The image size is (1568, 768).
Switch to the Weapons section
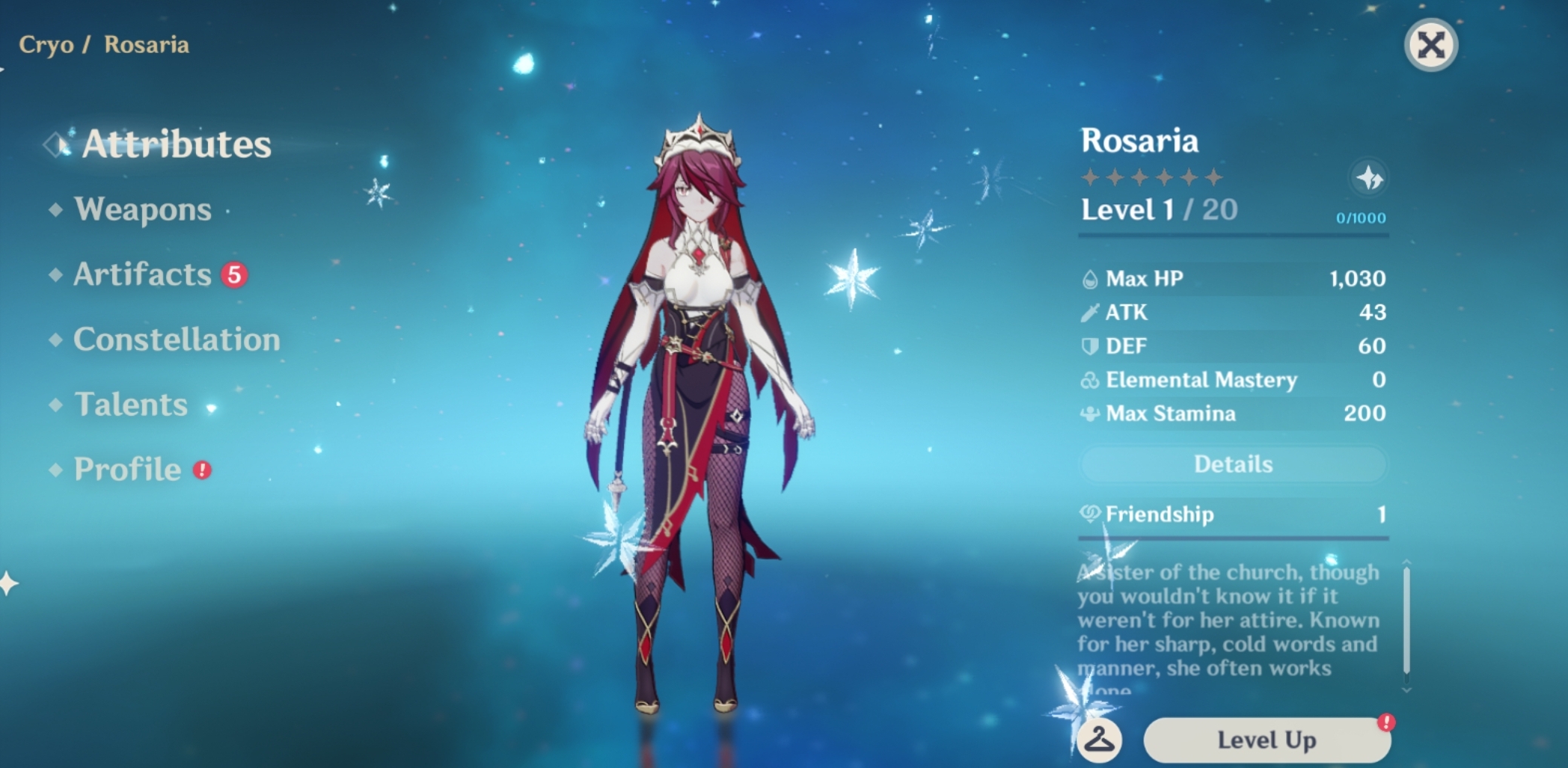141,210
